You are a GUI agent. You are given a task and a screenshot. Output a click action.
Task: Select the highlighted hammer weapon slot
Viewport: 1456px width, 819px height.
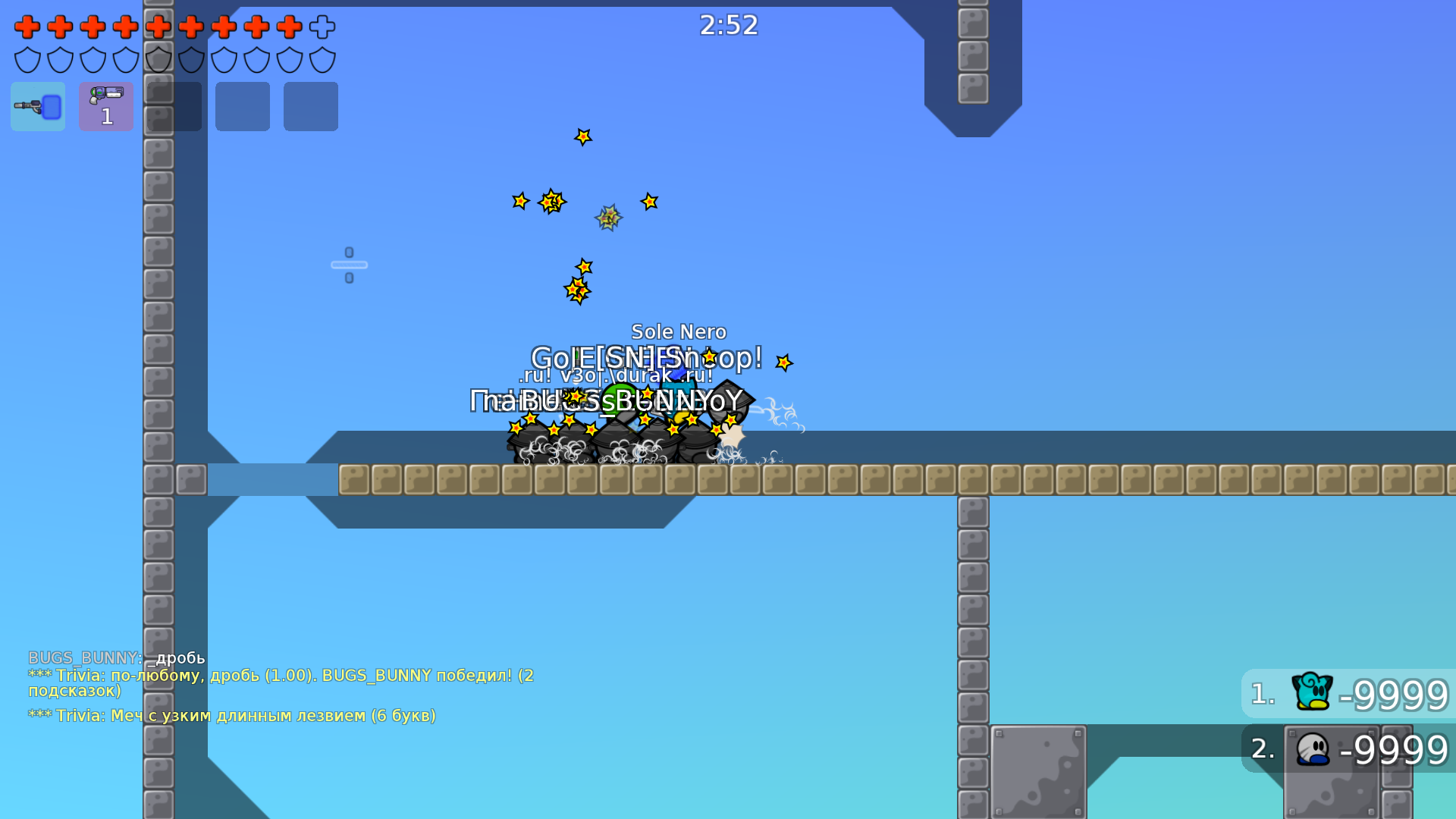tap(37, 106)
